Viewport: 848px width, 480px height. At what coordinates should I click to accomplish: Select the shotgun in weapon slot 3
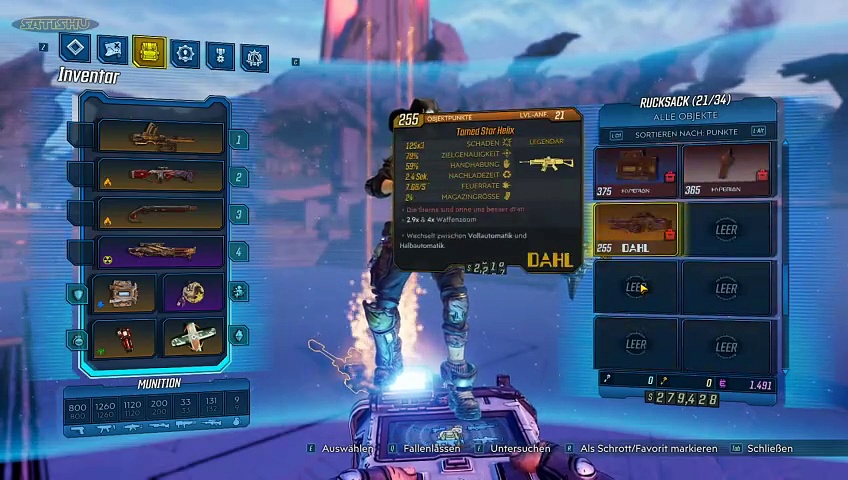tap(160, 213)
